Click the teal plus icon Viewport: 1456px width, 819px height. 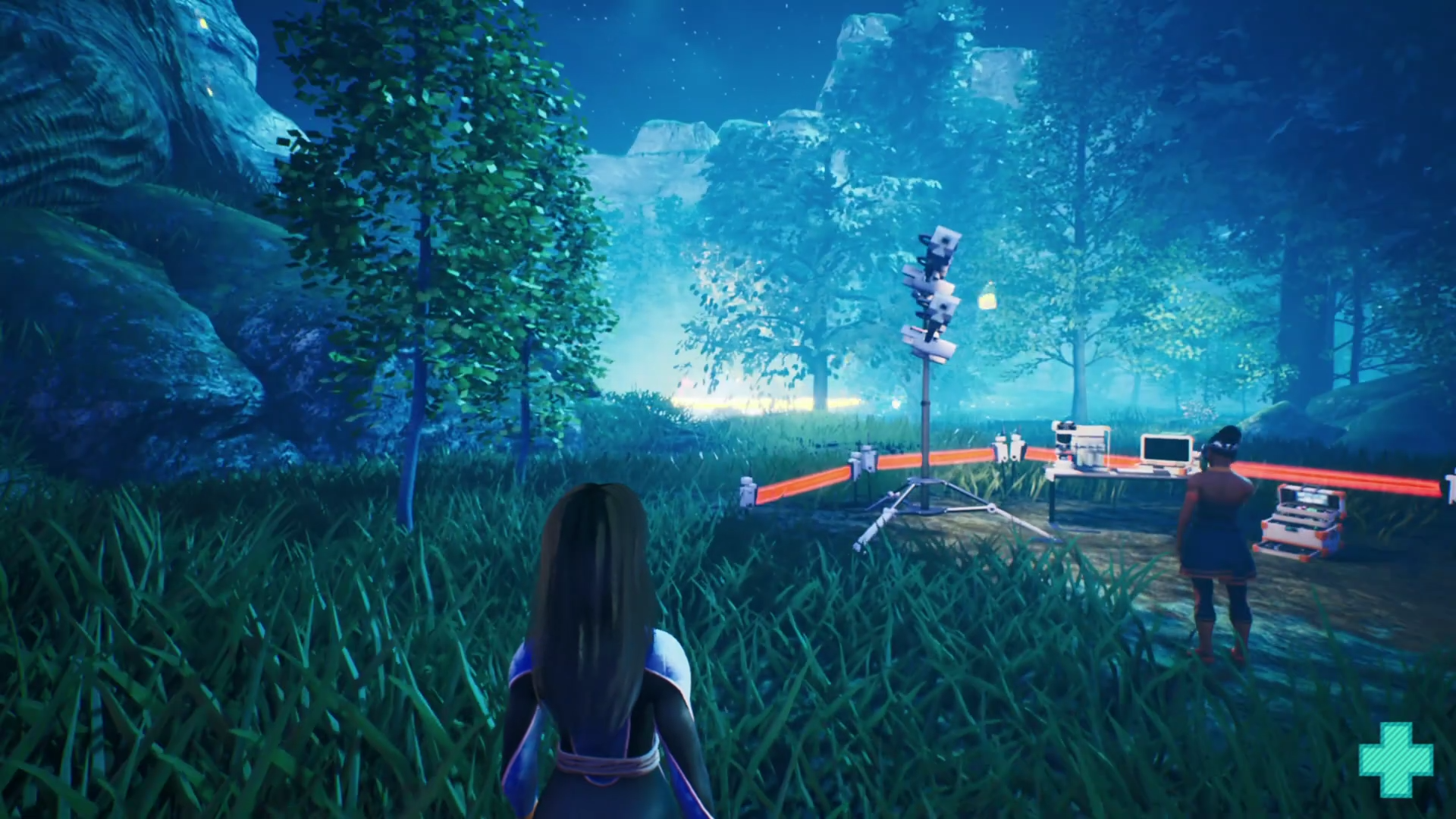coord(1396,760)
